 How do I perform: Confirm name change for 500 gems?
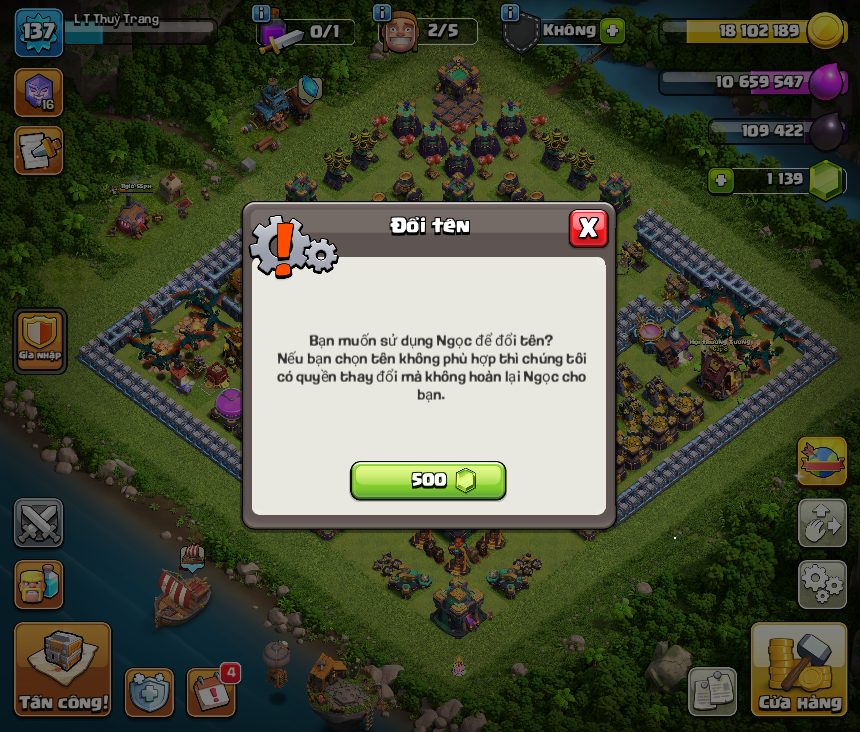[428, 480]
